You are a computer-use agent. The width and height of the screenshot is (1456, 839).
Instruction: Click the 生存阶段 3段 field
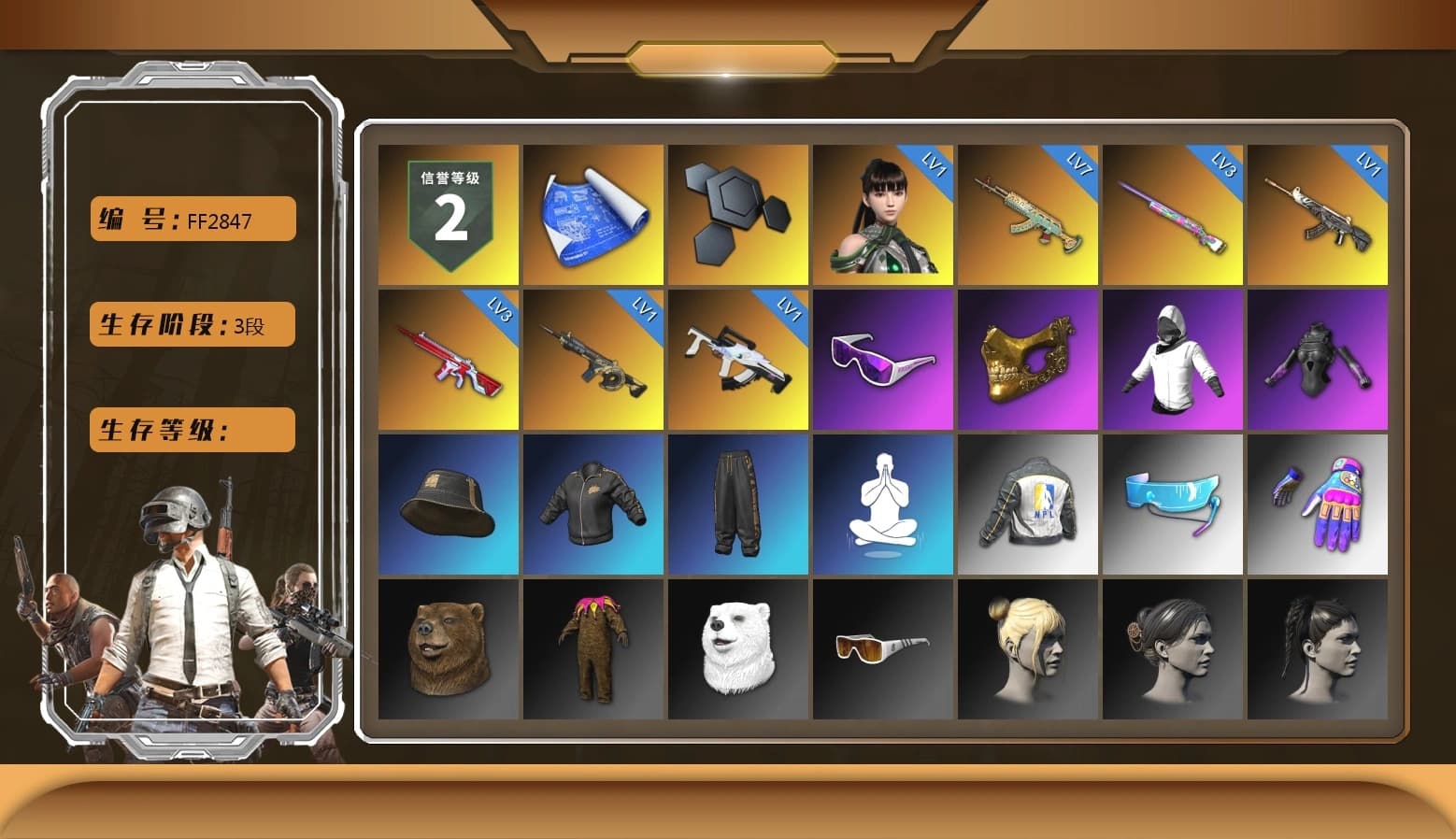tap(191, 324)
